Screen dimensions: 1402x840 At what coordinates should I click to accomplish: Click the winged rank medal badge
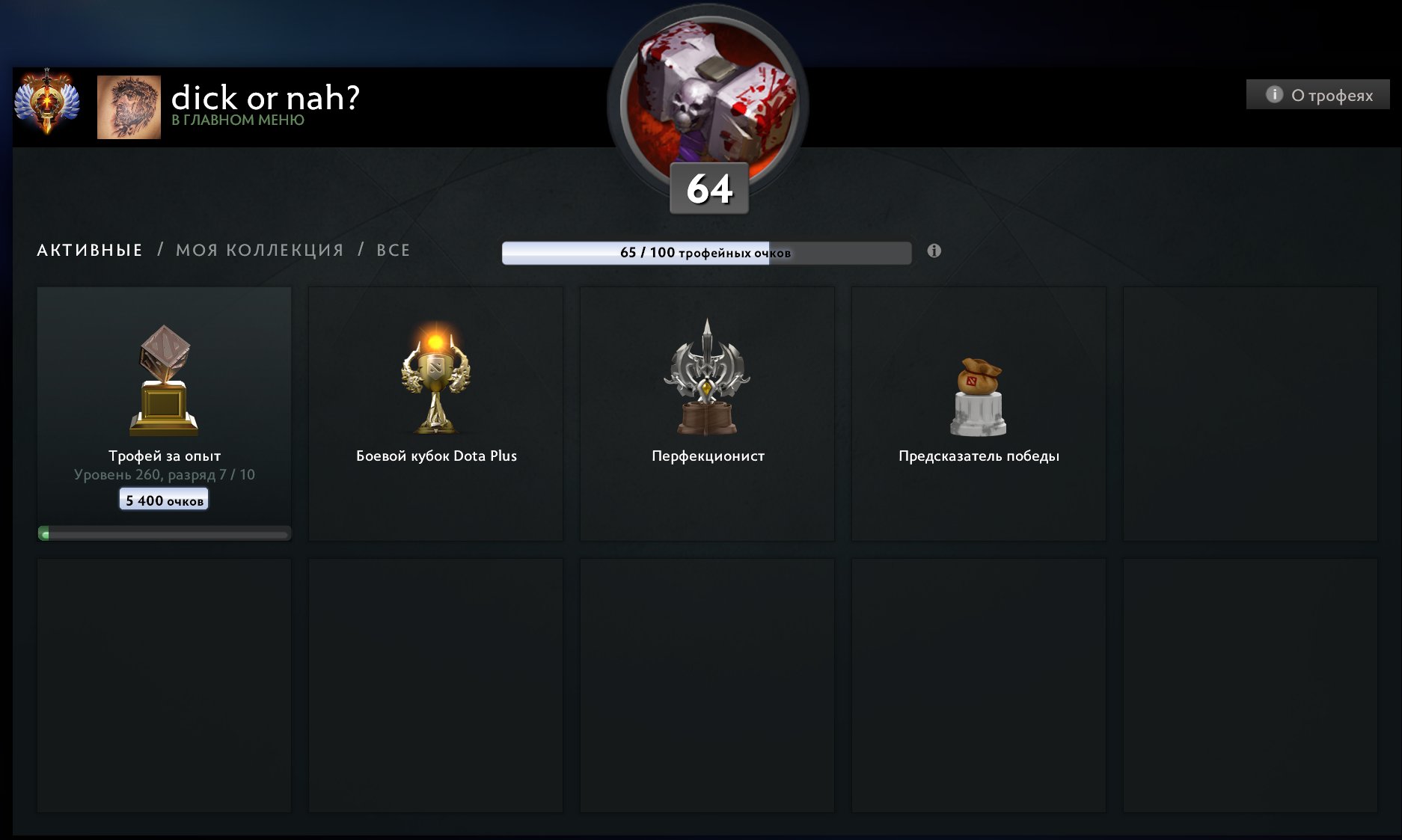coord(46,103)
